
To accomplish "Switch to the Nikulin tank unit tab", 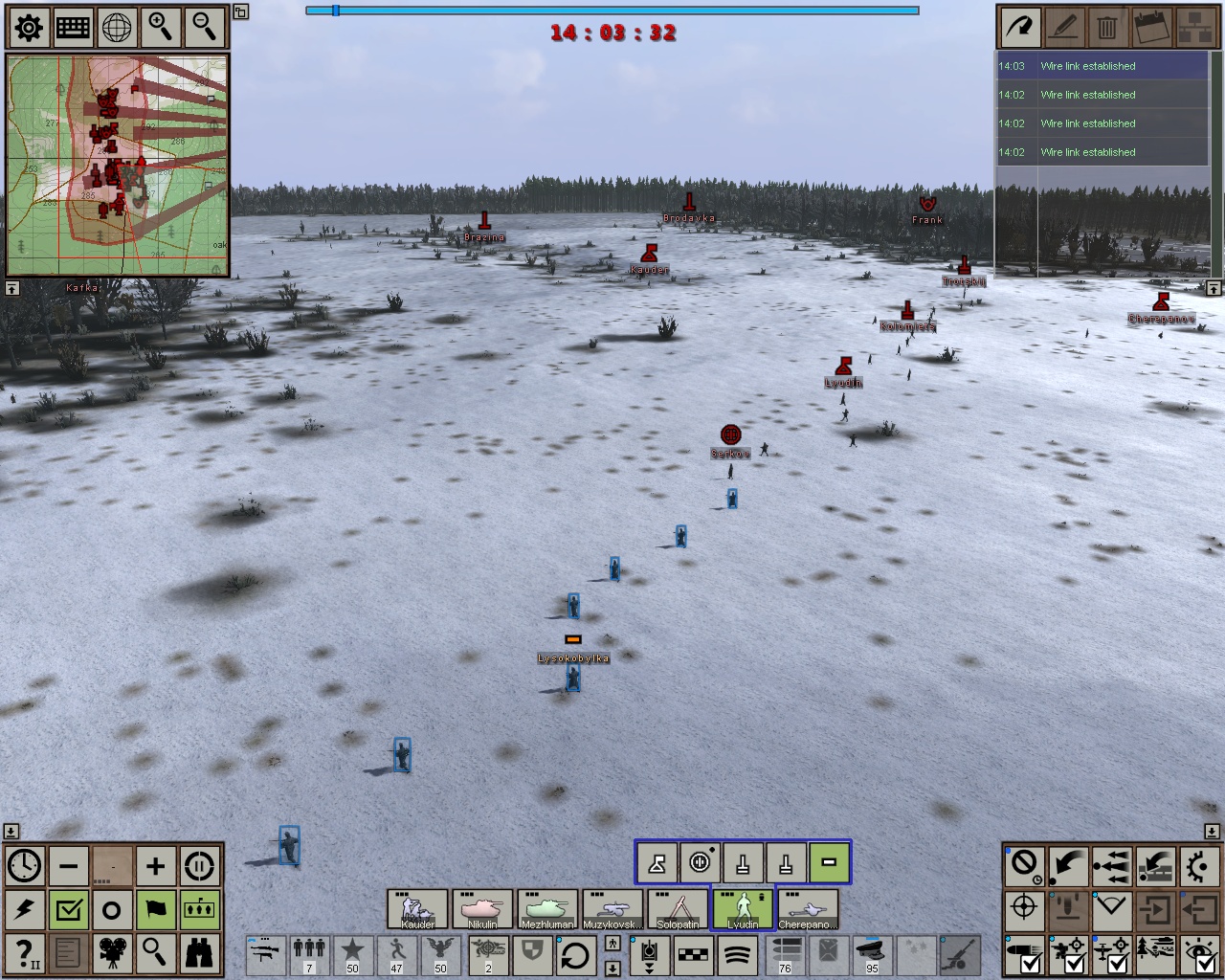I will click(483, 909).
